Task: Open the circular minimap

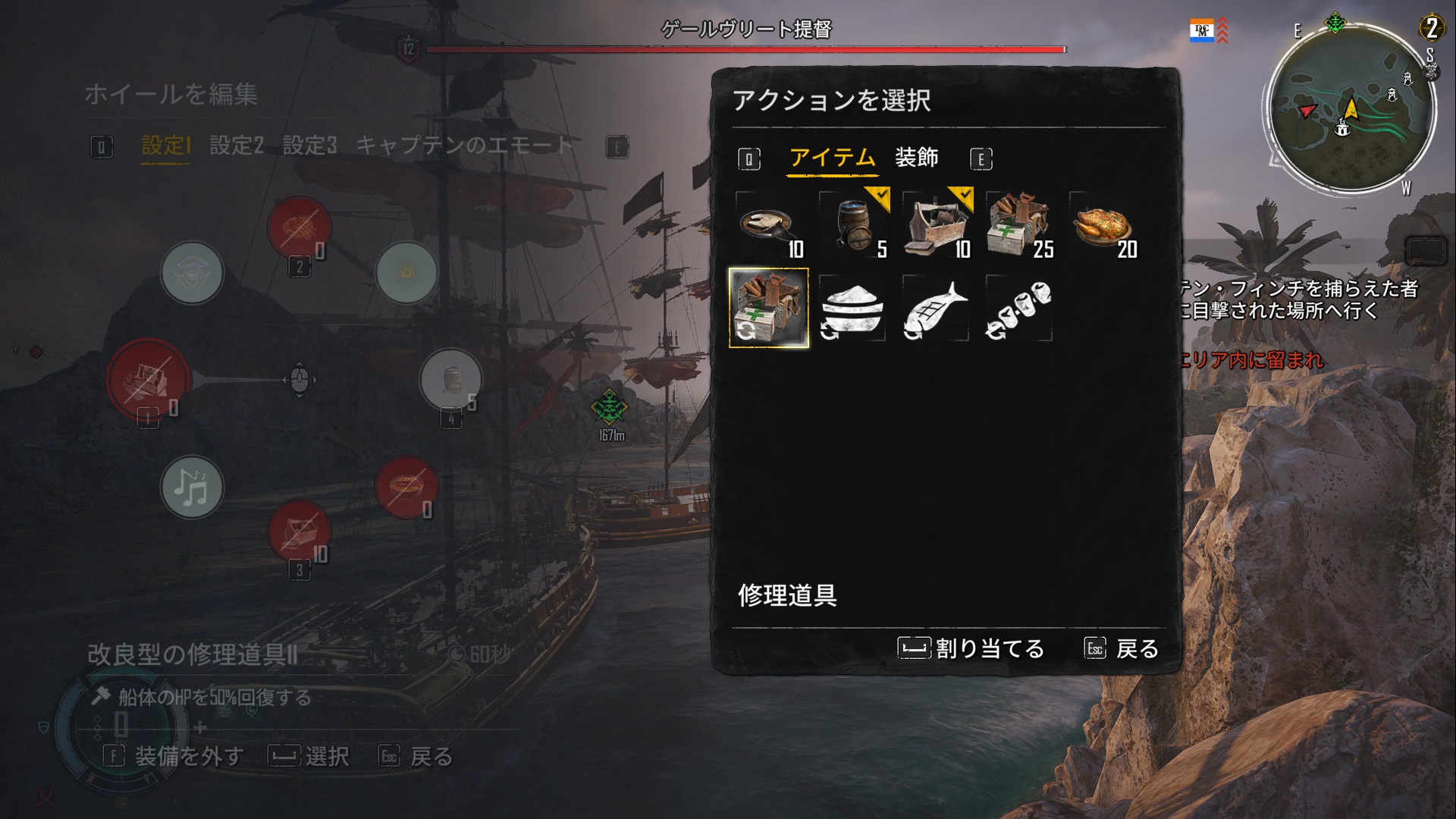Action: click(x=1348, y=106)
